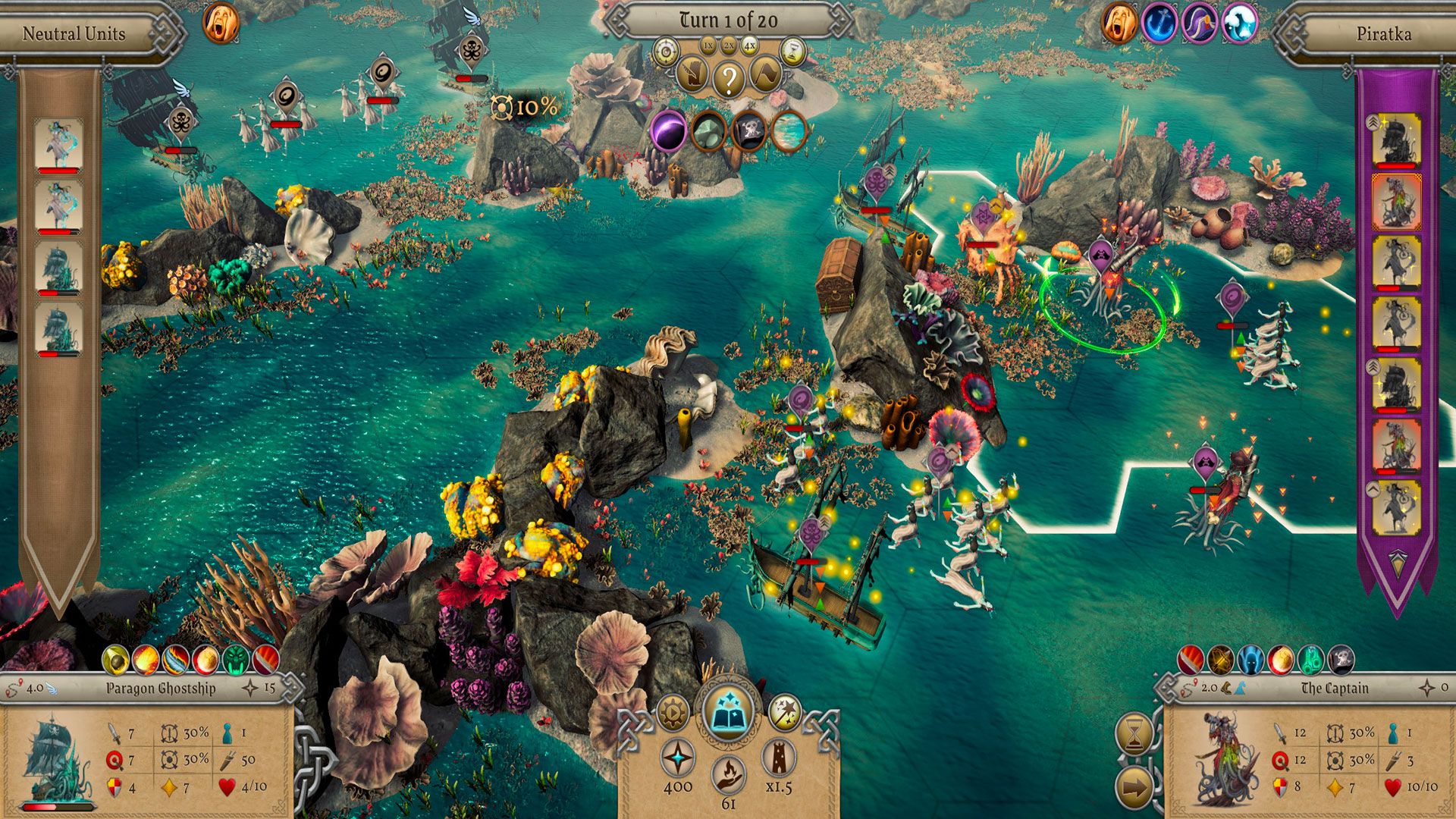Open the glowing spellbook

(x=728, y=713)
